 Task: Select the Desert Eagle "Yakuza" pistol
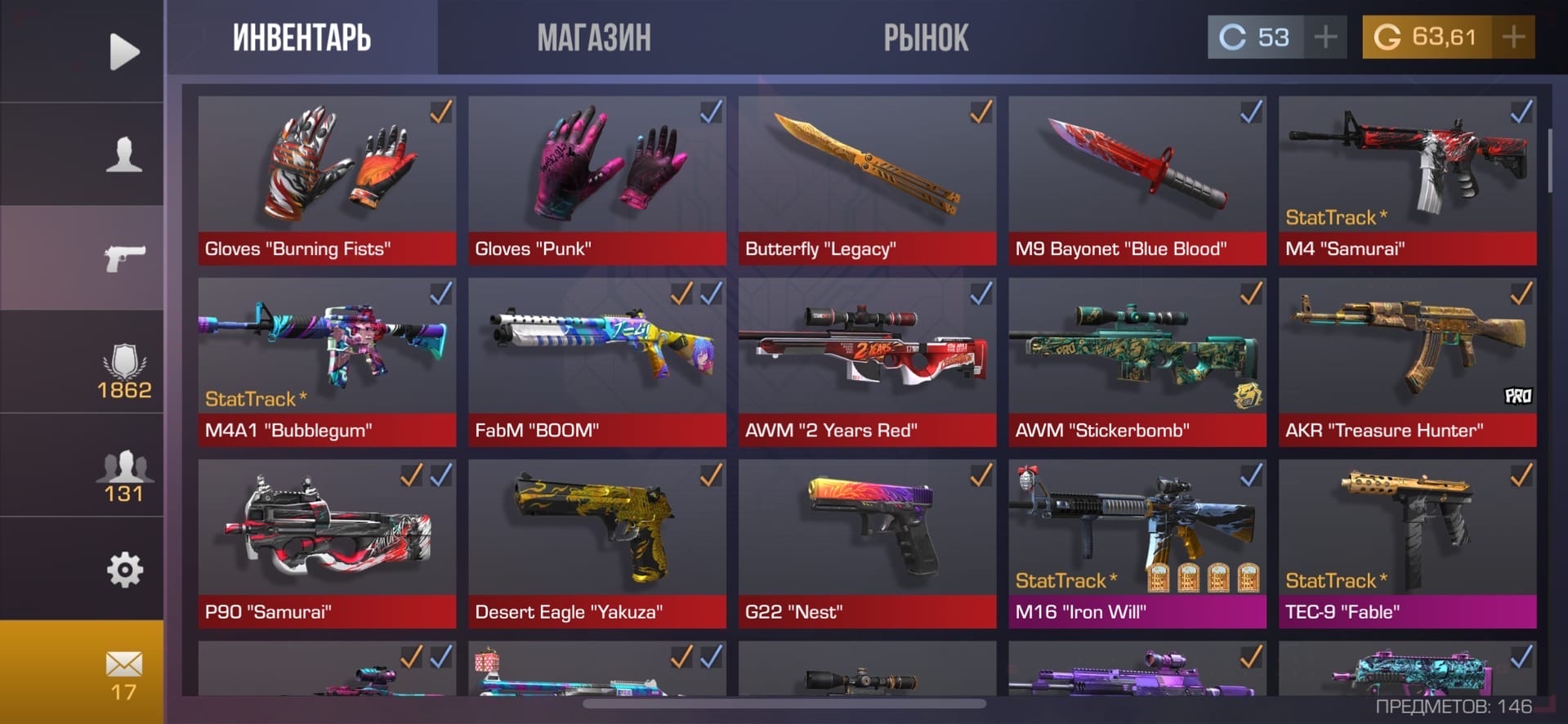596,543
